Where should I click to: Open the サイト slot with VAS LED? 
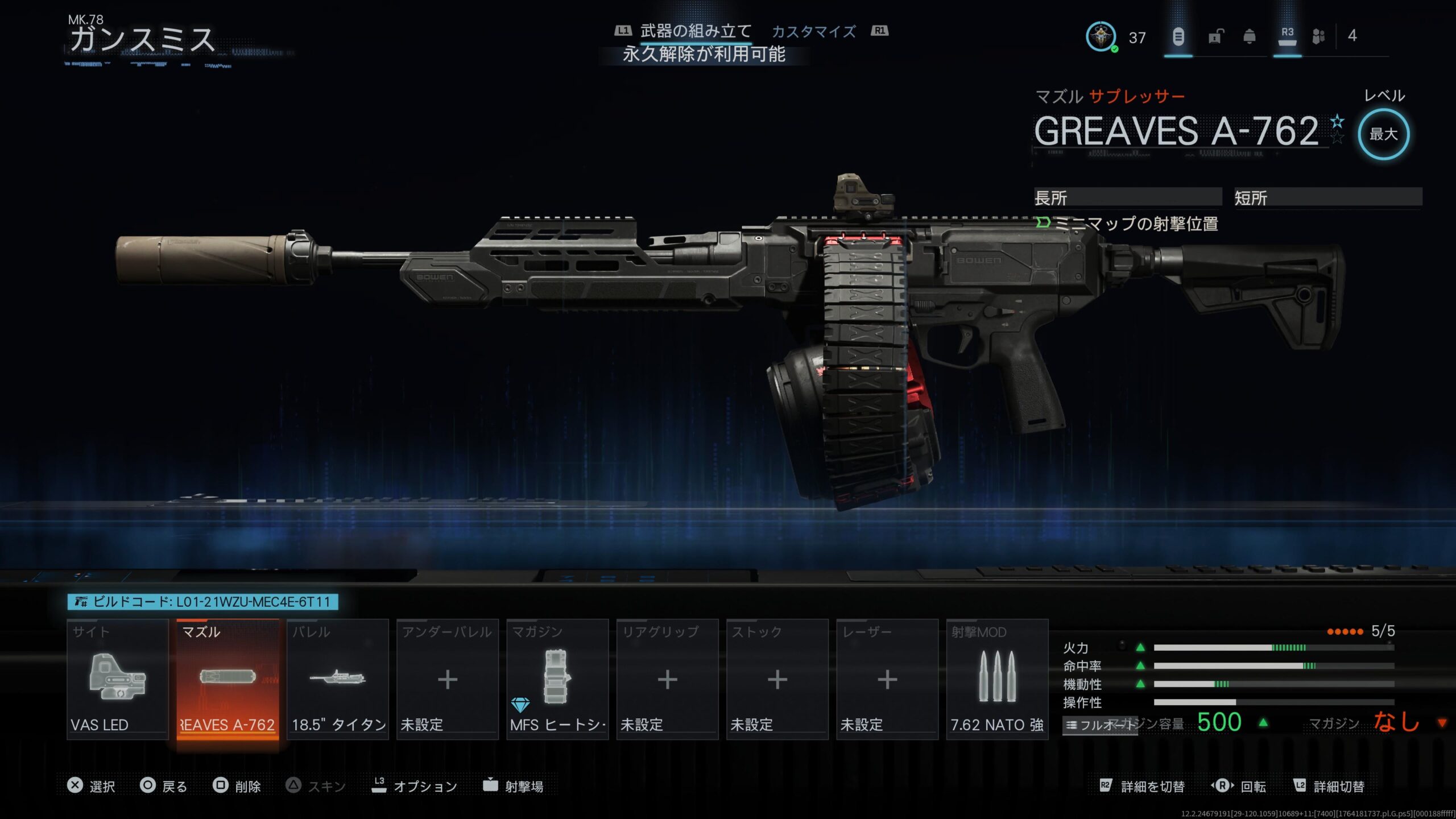pos(118,679)
